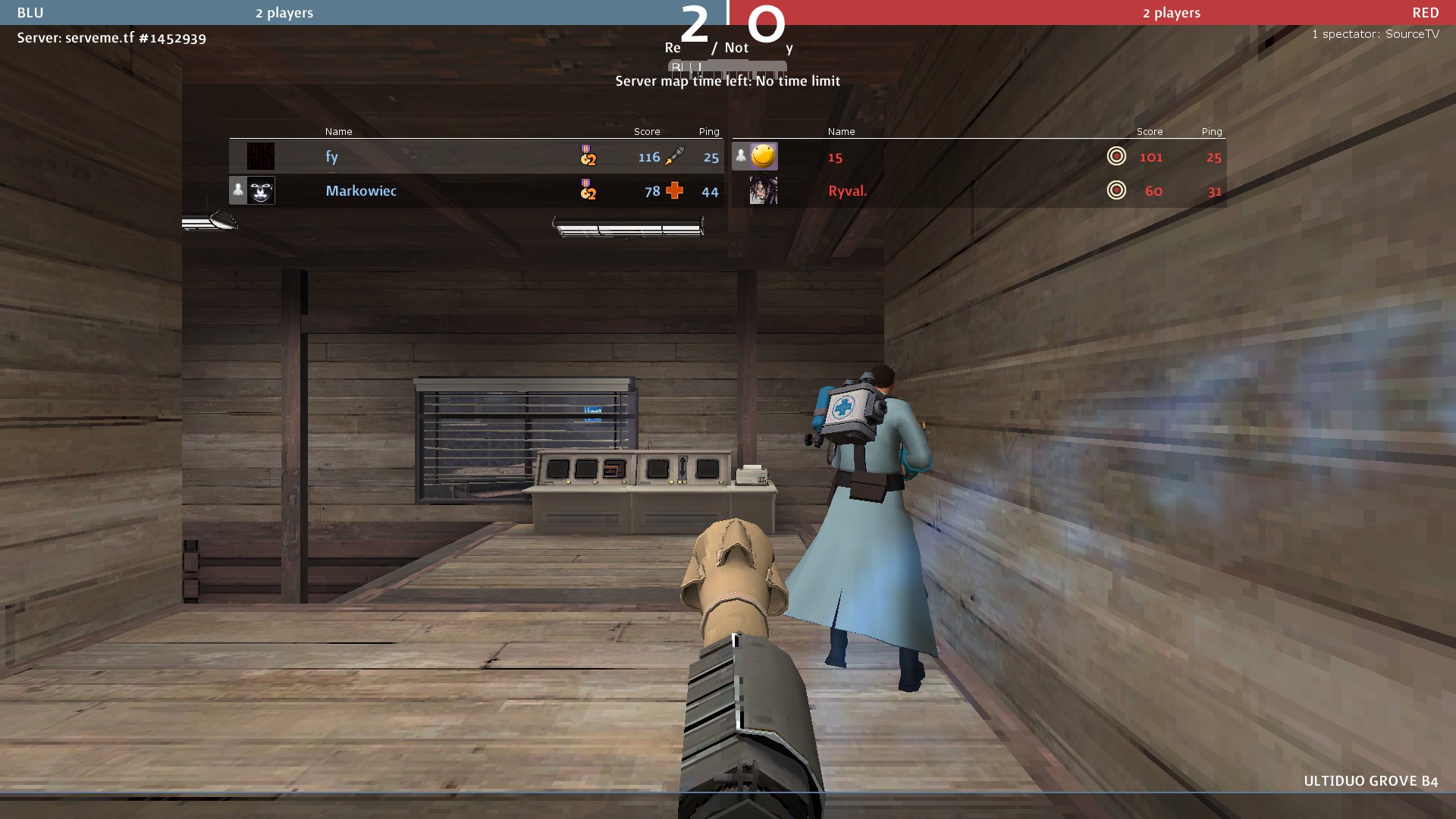This screenshot has height=819, width=1456.
Task: Click the yellow smiley avatar
Action: click(x=763, y=156)
